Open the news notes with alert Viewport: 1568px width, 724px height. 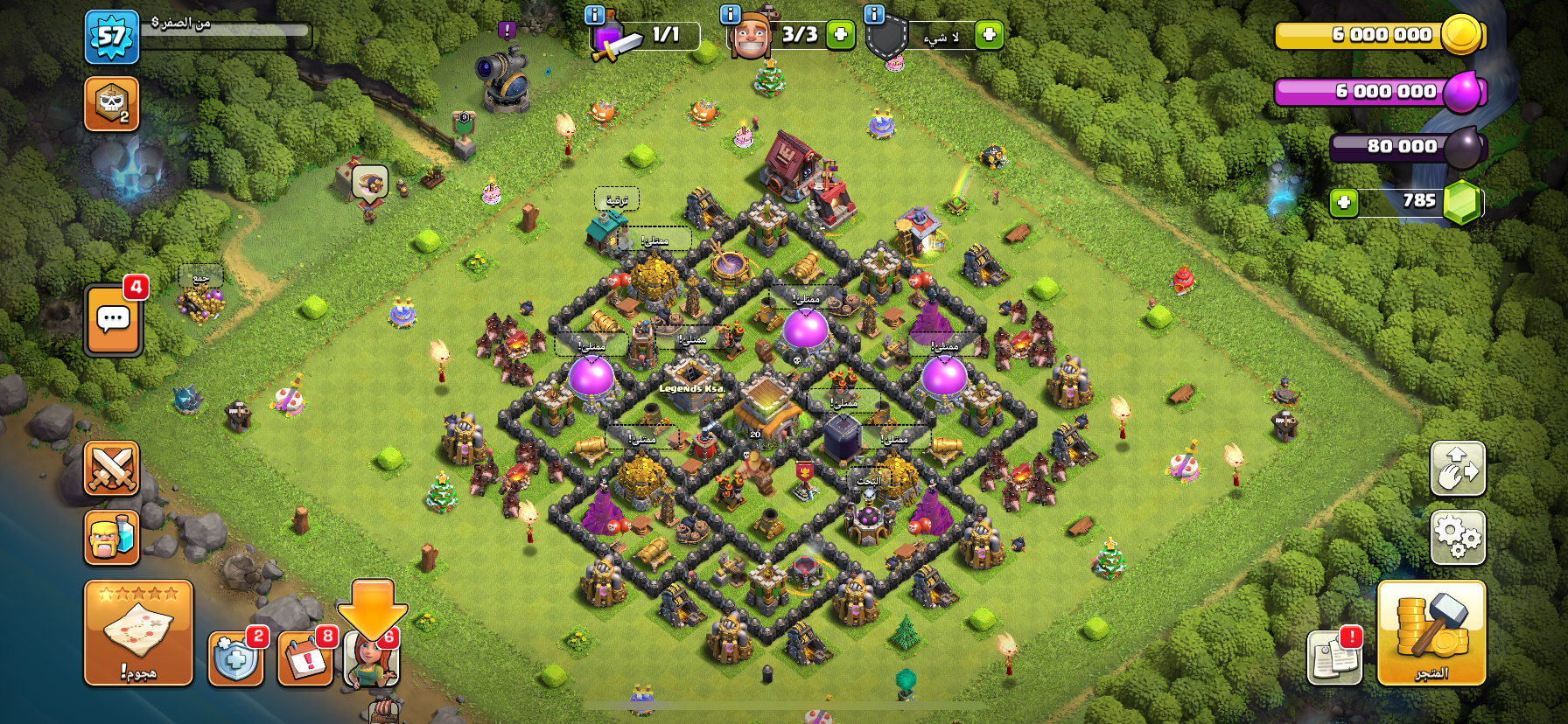tap(1334, 657)
